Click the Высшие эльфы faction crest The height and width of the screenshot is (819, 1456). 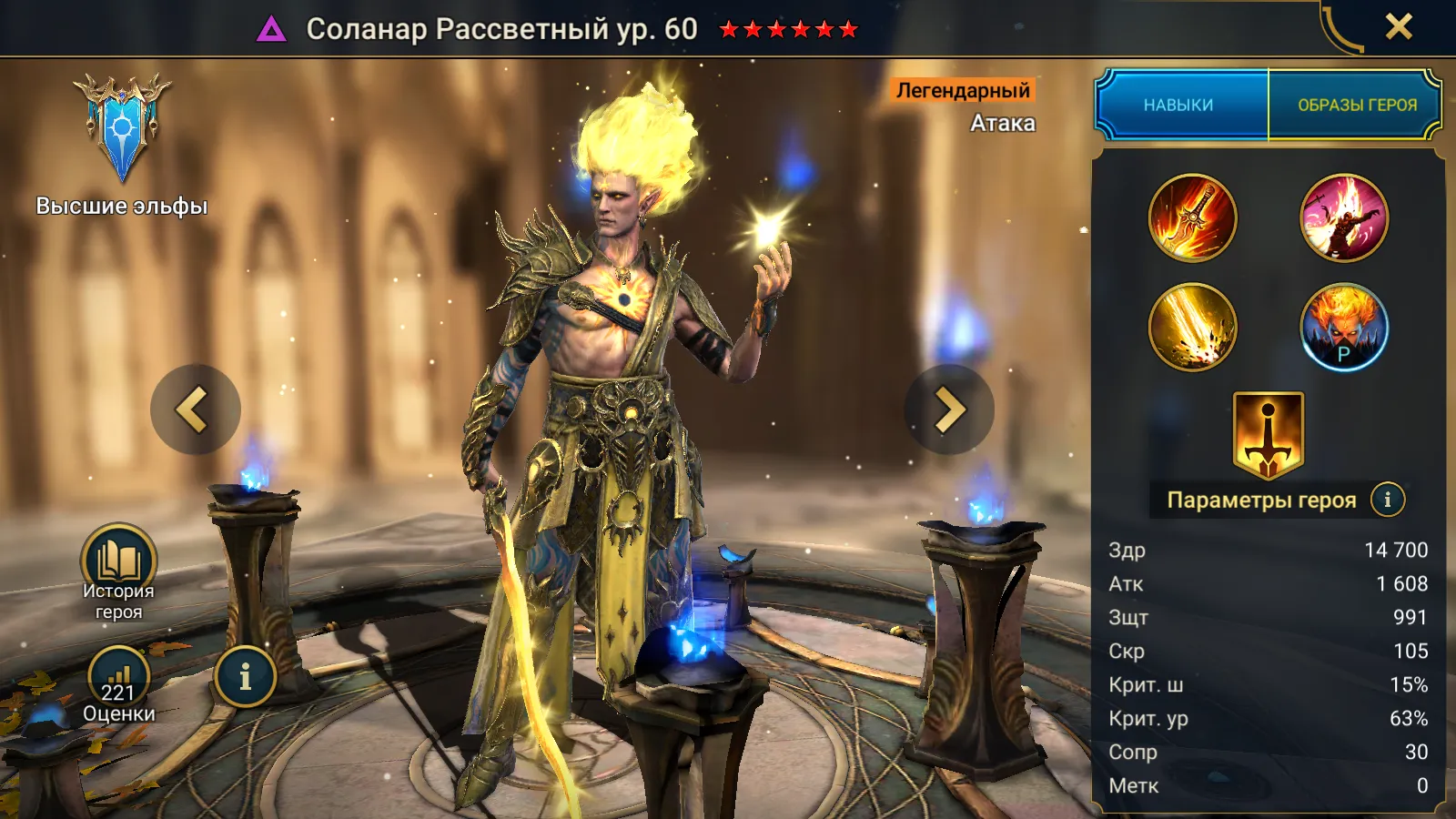122,127
